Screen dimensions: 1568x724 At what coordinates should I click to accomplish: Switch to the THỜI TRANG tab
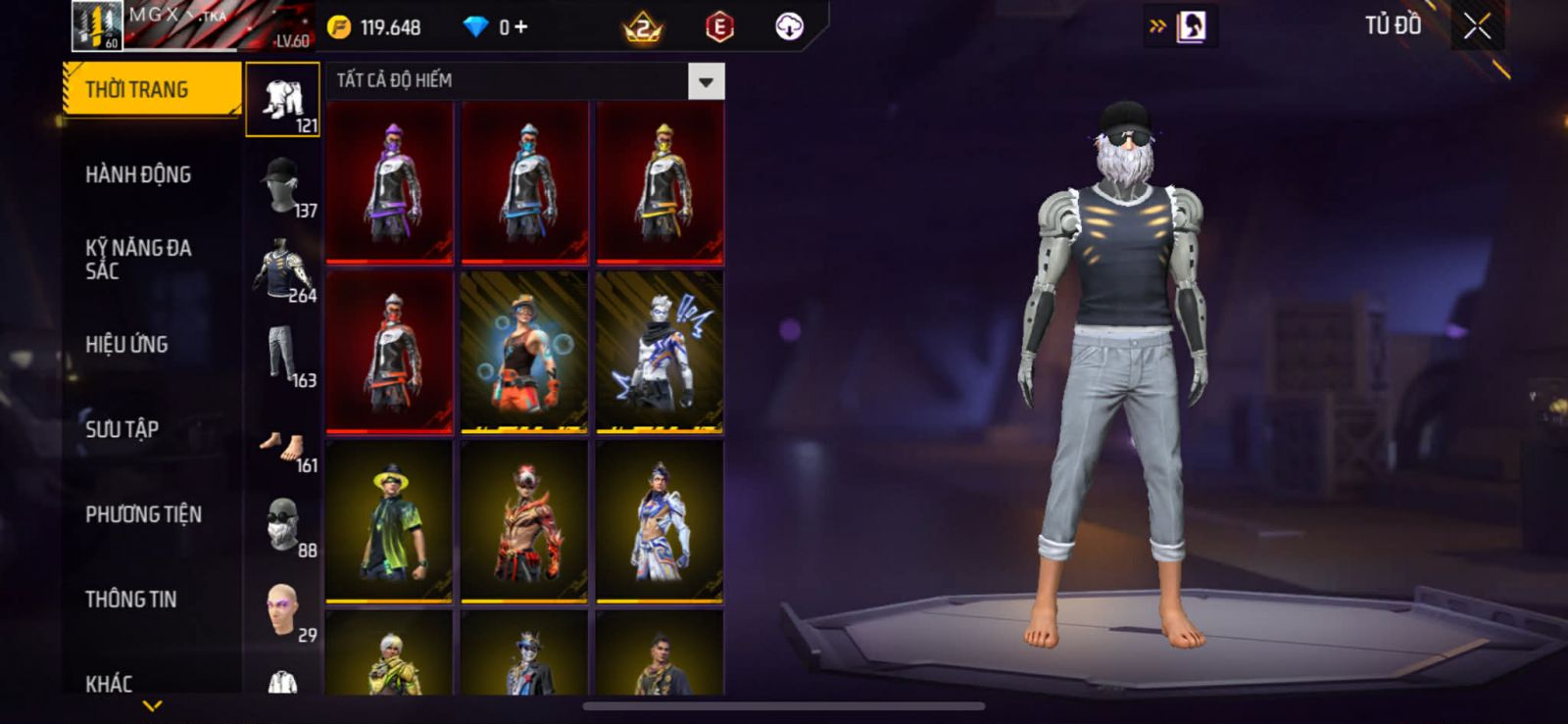point(151,90)
